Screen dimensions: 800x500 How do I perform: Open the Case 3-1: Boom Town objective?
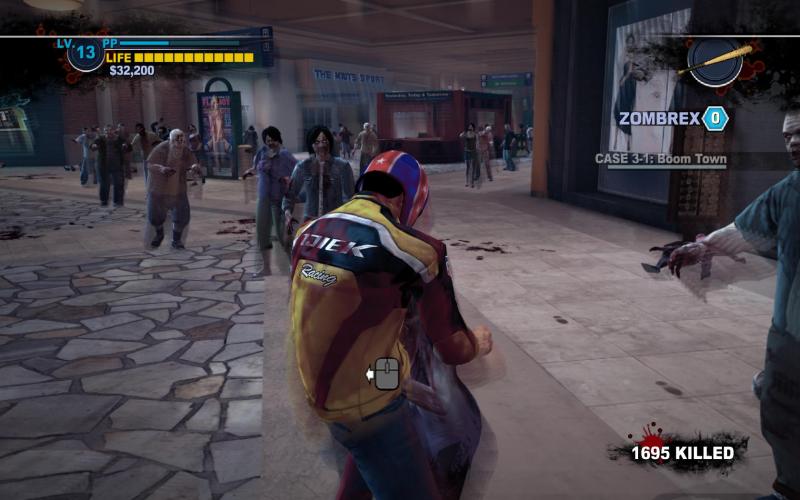tap(660, 159)
